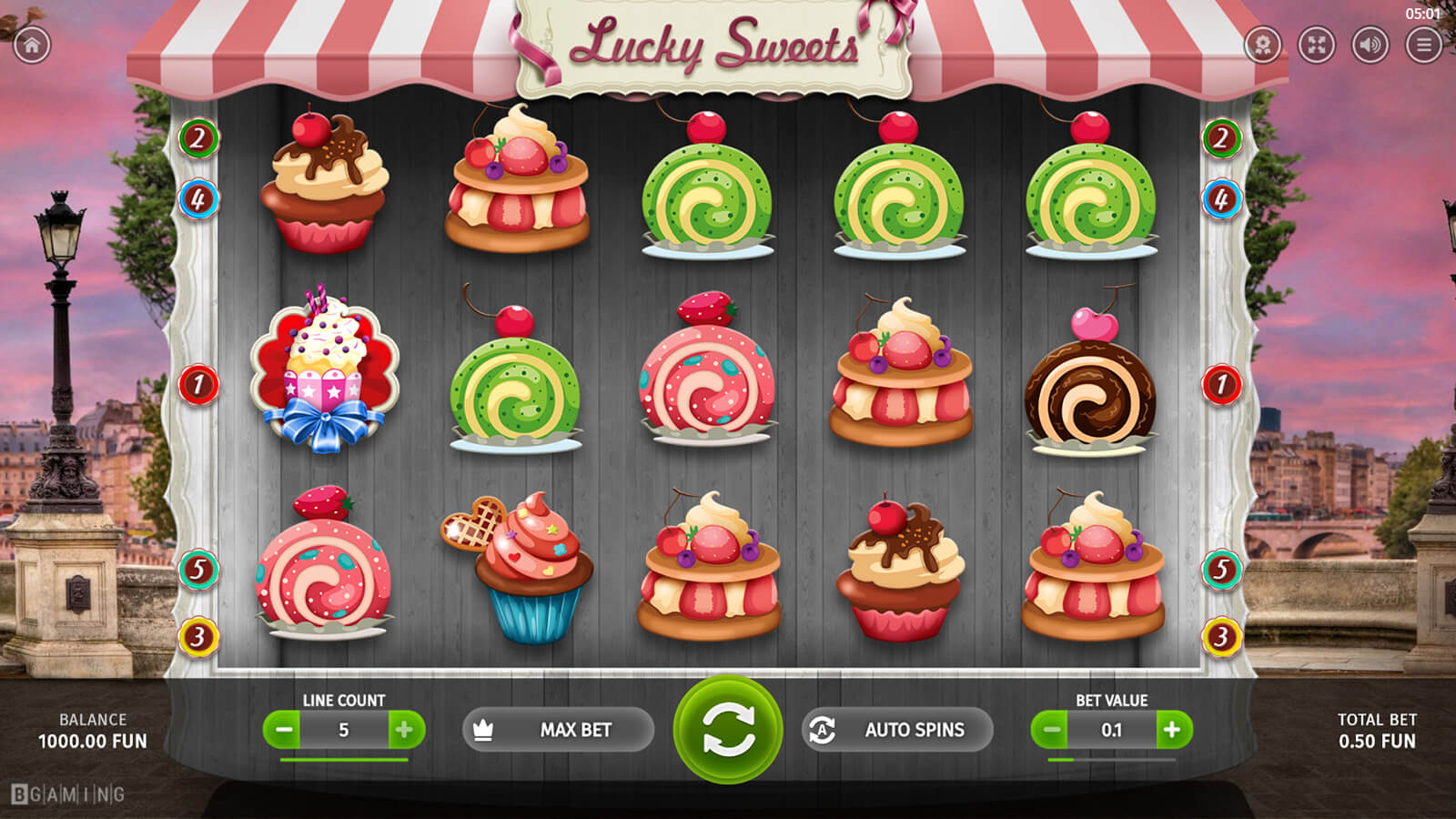
Task: Open the settings gear icon
Action: 1262,45
